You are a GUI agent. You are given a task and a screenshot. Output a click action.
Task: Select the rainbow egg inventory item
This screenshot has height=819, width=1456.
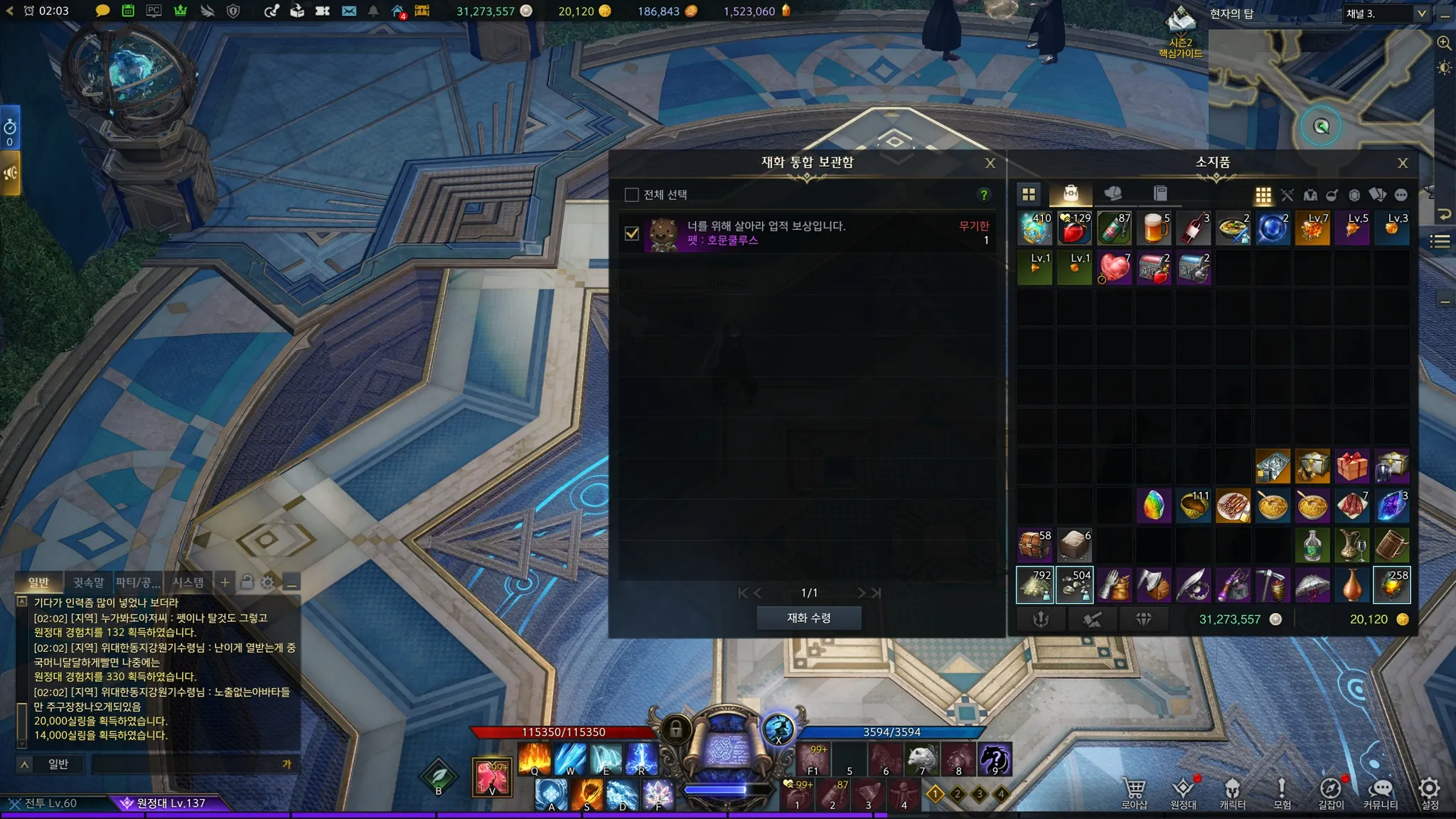pos(1154,506)
